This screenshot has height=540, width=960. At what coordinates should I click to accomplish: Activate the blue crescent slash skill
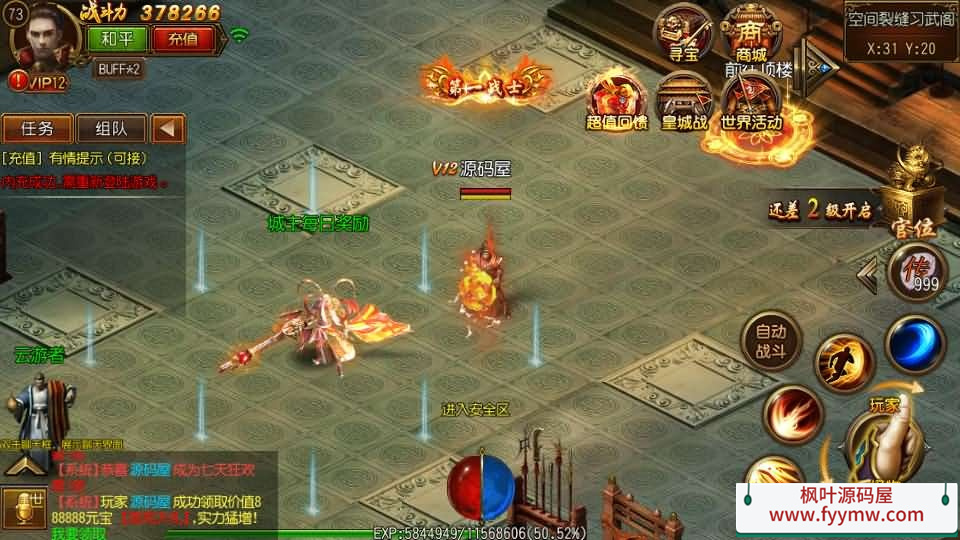(x=915, y=343)
